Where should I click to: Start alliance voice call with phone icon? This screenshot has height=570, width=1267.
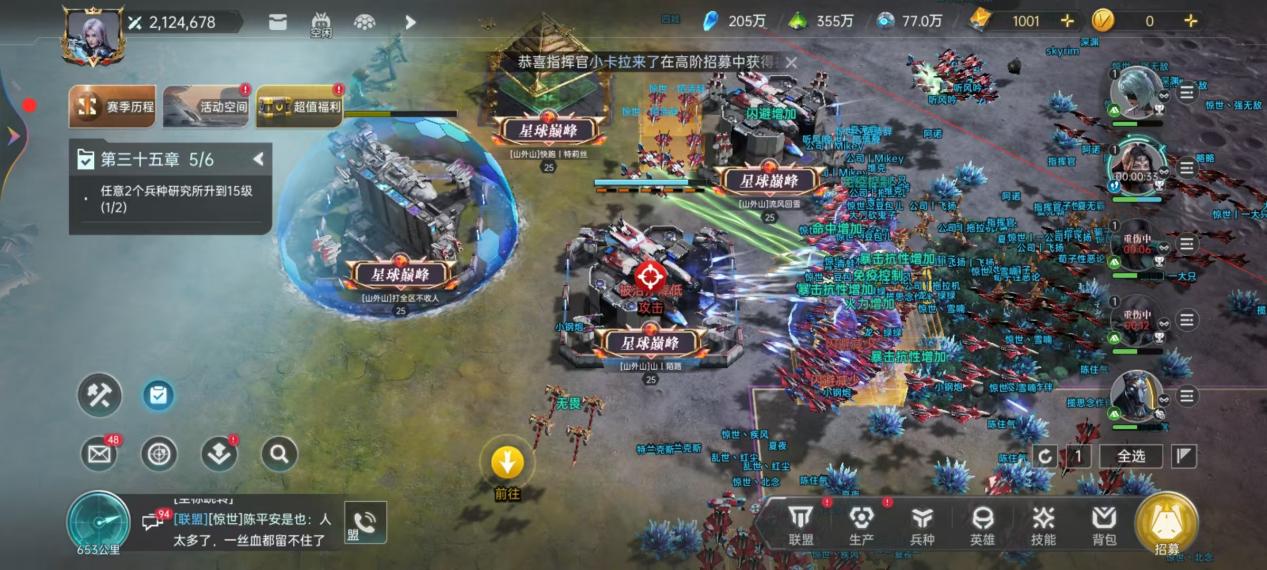coord(365,522)
